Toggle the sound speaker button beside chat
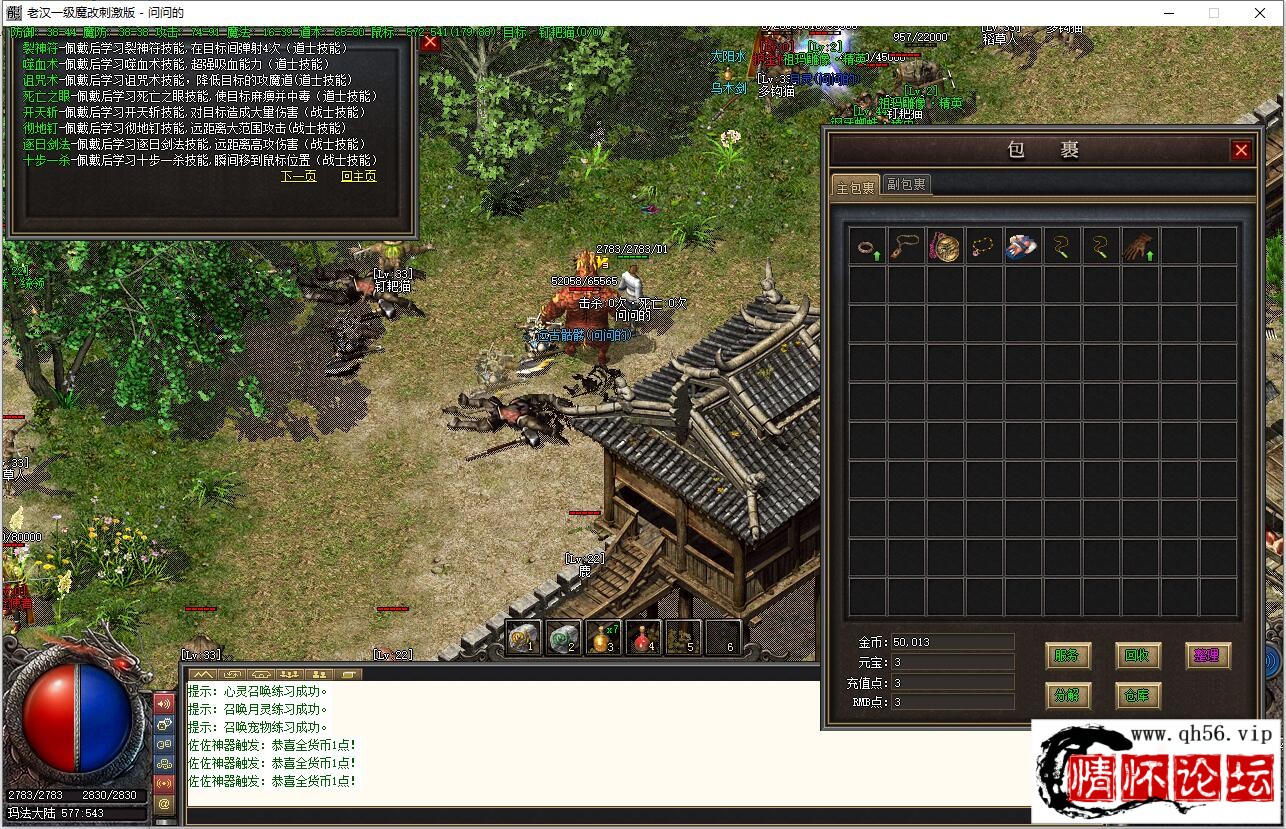Viewport: 1286px width, 829px height. coord(164,703)
